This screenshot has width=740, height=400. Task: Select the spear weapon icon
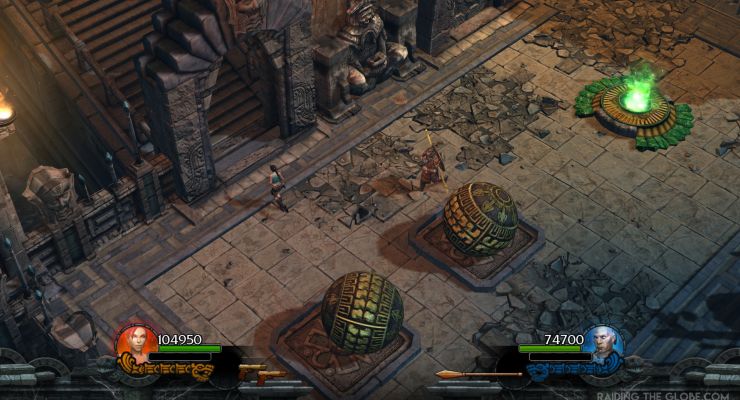coord(478,375)
